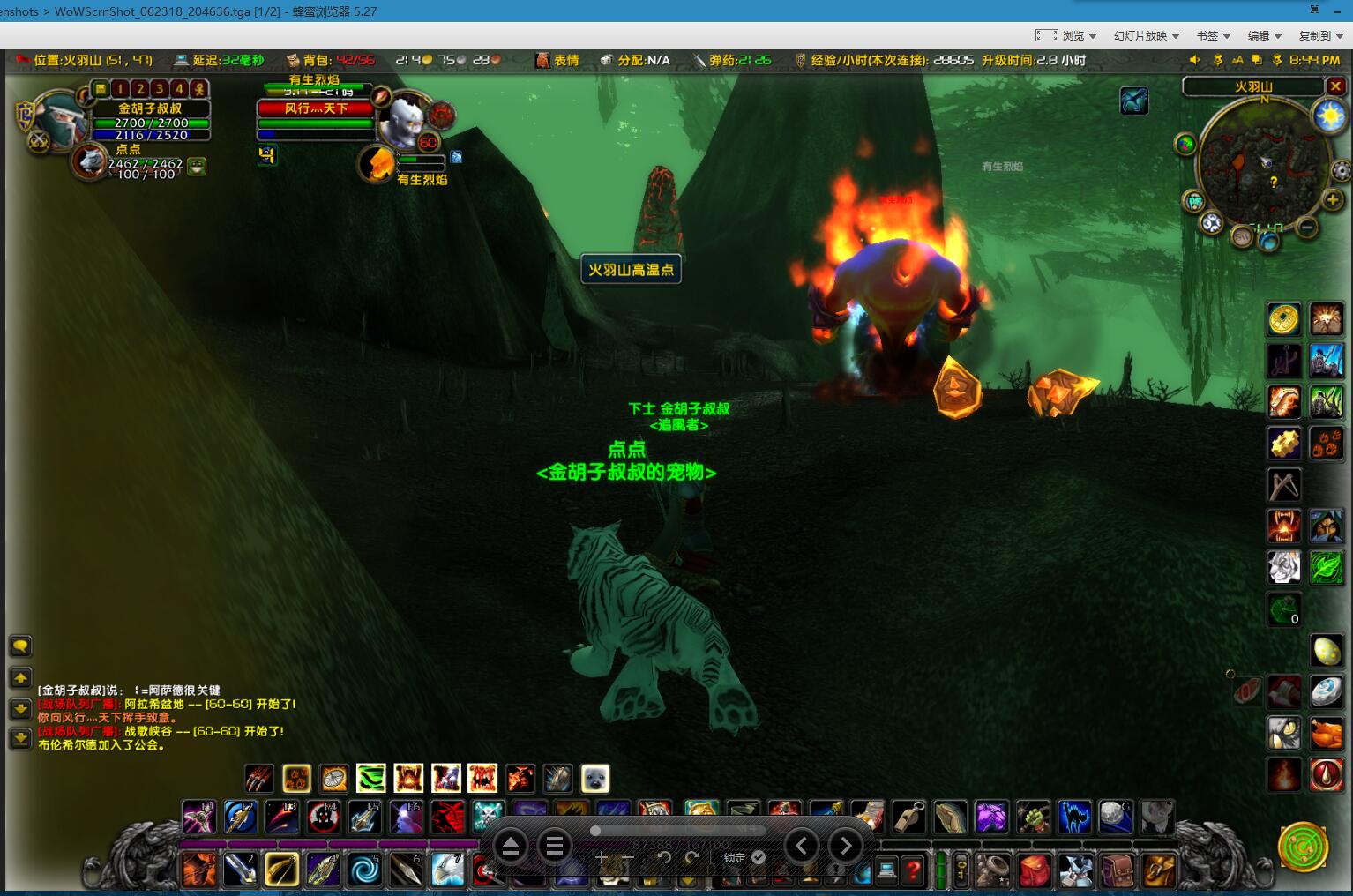Image resolution: width=1353 pixels, height=896 pixels.
Task: Activate the blue swirl ability in slot 5
Action: pos(364,870)
